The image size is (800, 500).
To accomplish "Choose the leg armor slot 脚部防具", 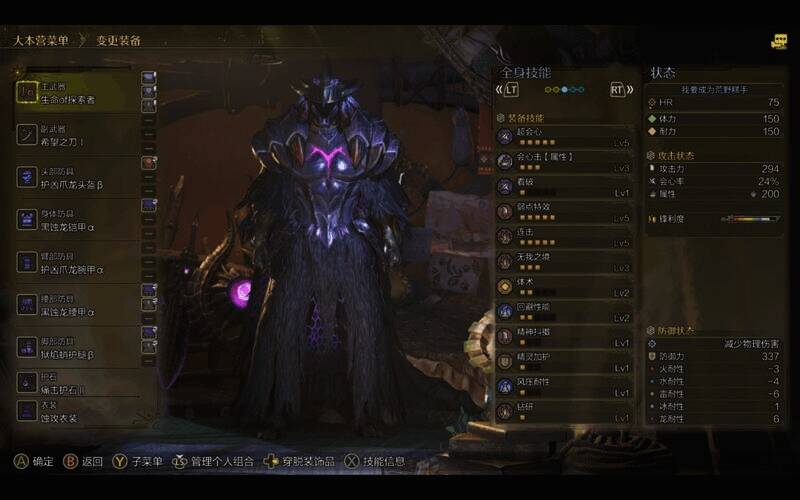I will click(x=80, y=347).
